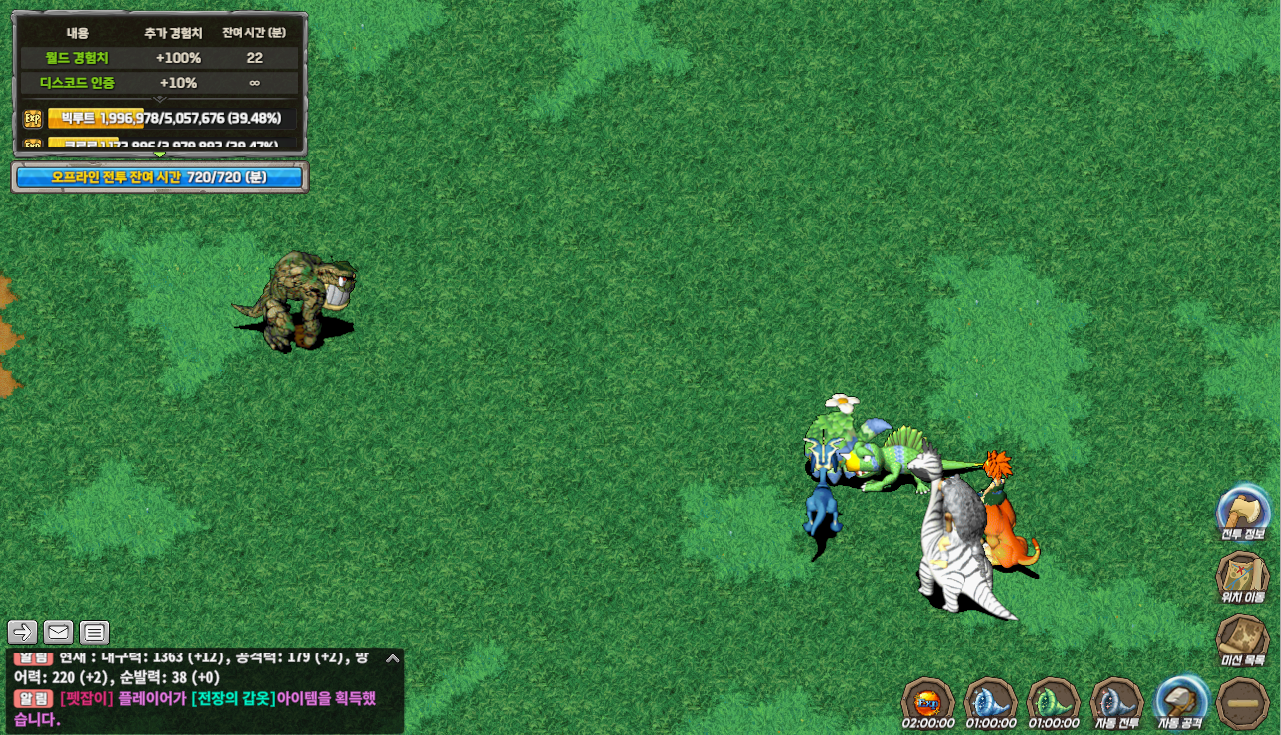Click the arrow button above chat

click(x=23, y=632)
